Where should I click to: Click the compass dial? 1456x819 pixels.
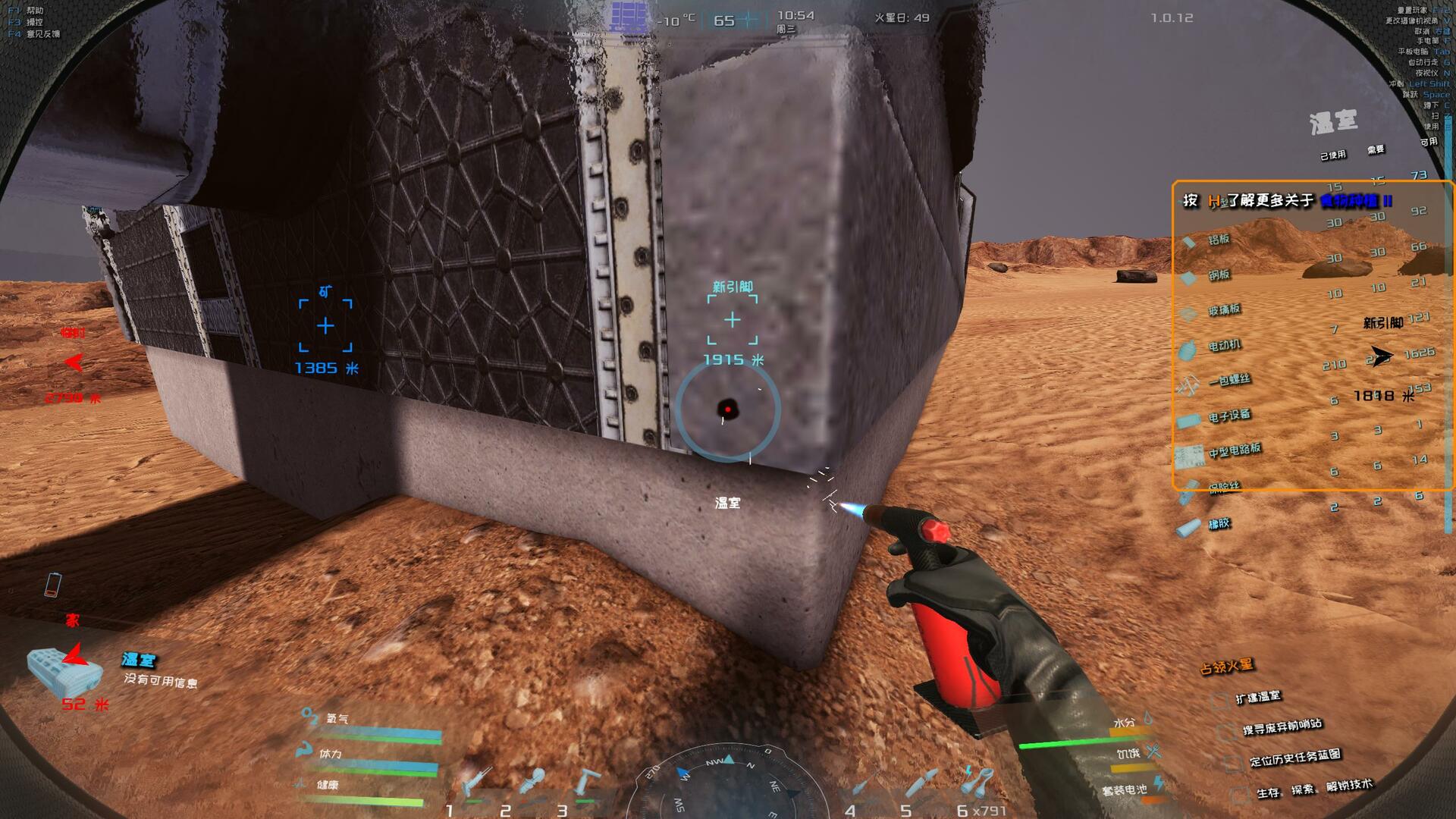pyautogui.click(x=728, y=785)
